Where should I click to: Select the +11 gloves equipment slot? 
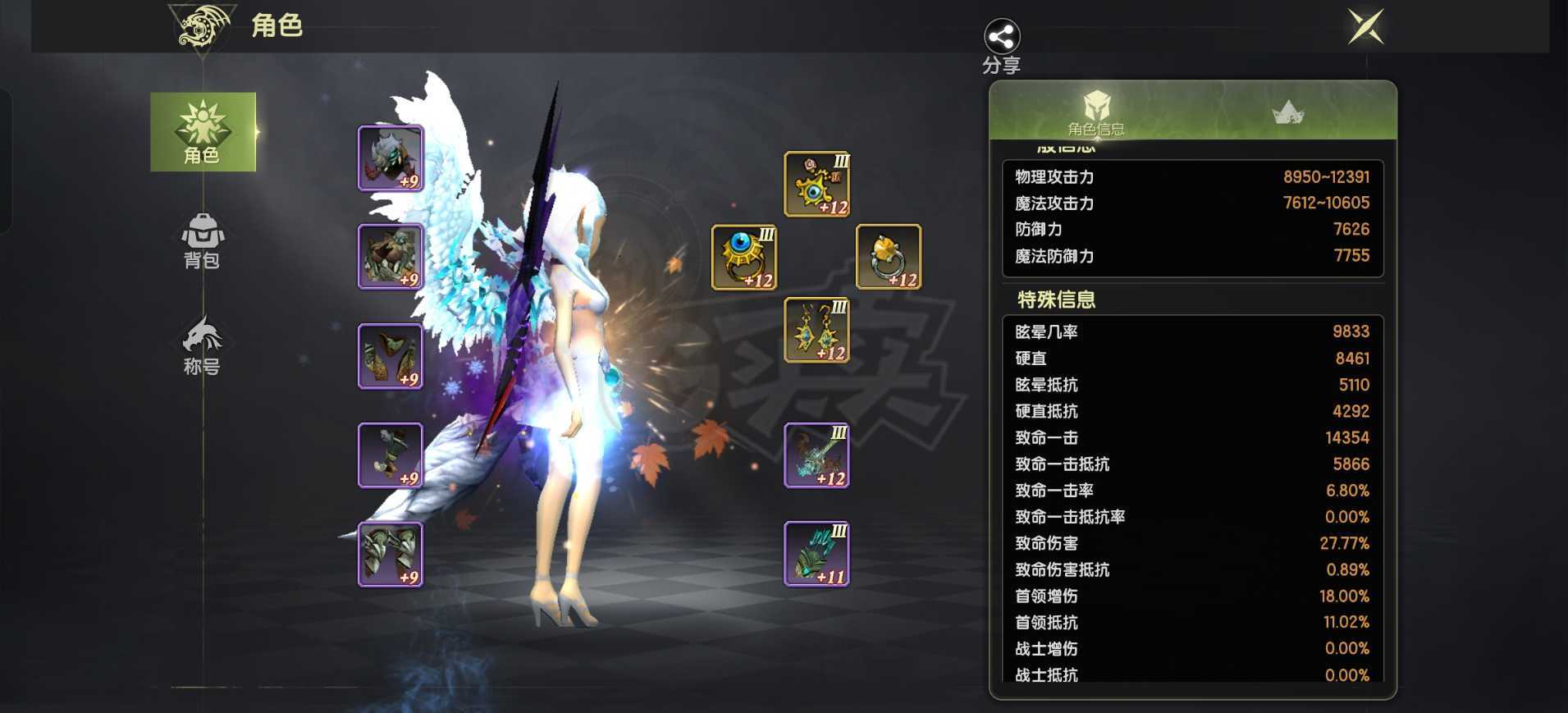point(816,554)
